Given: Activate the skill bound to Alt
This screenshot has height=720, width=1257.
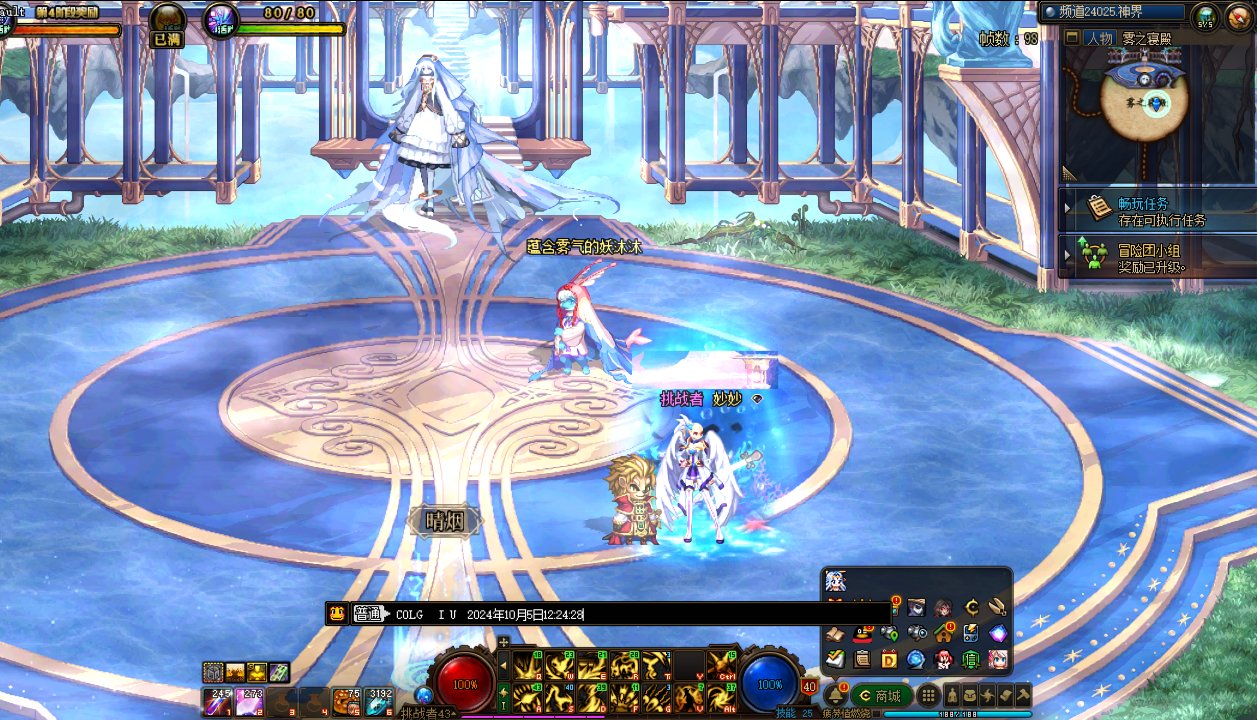Looking at the screenshot, I should click(x=721, y=696).
